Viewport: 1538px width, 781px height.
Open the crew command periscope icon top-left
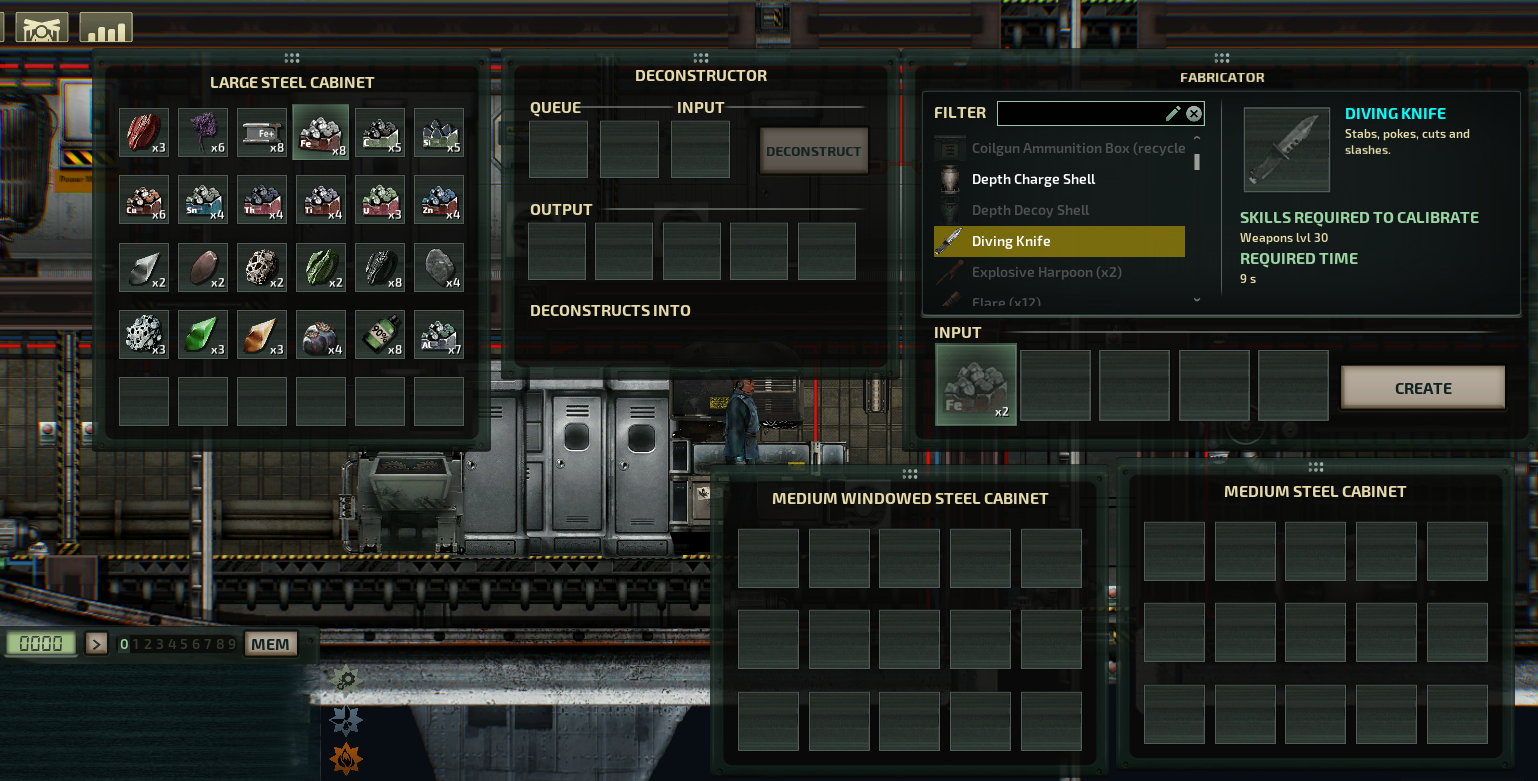(40, 26)
